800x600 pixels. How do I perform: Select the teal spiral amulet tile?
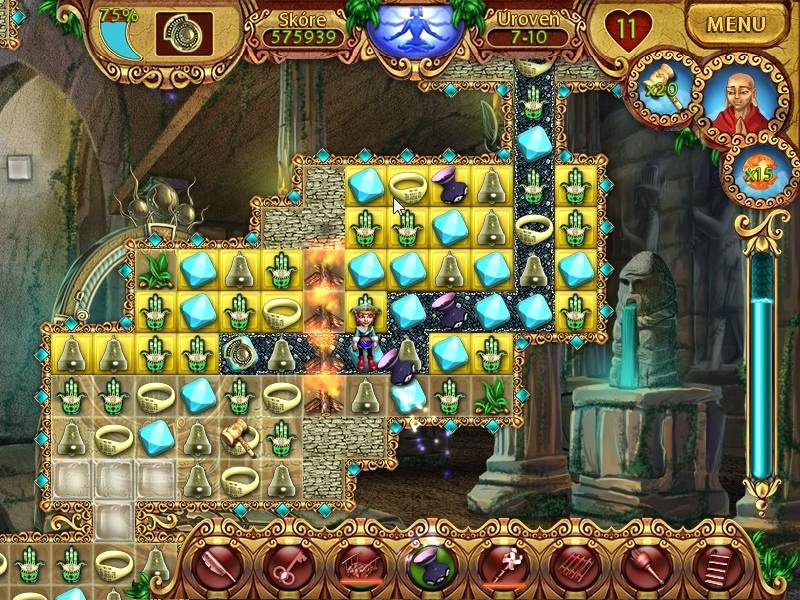pos(238,351)
